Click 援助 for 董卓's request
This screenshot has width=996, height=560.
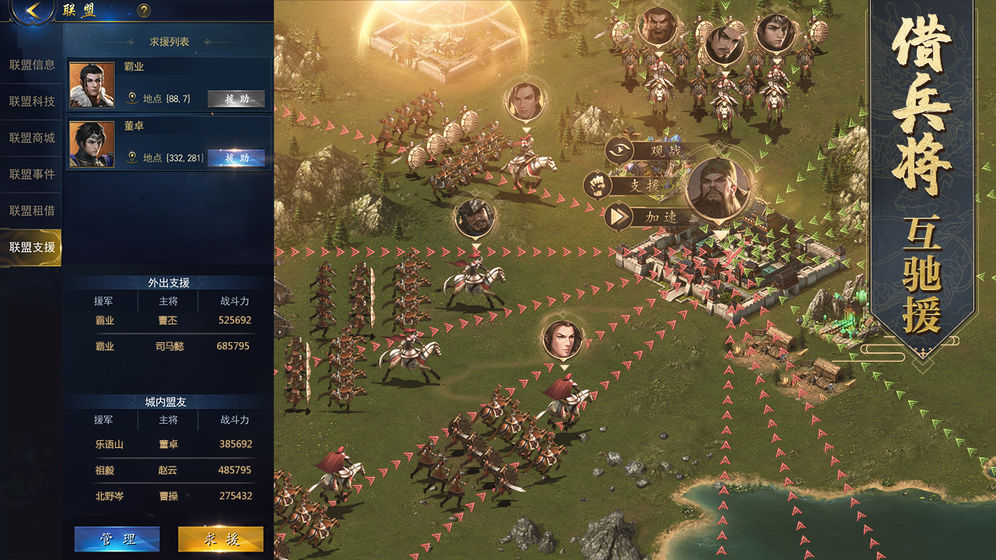click(236, 158)
